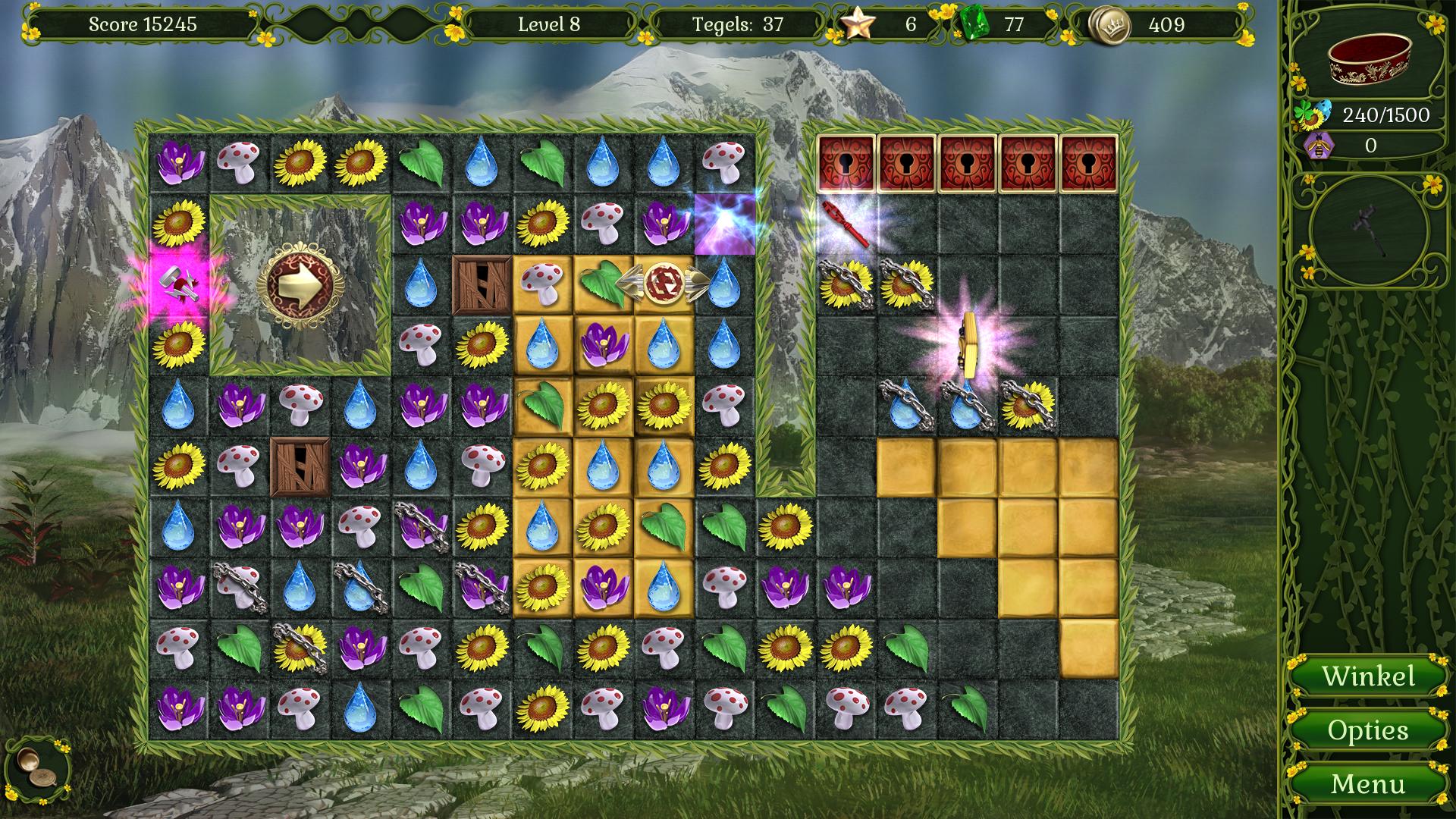Screen dimensions: 1456x819
Task: Open the game Menu
Action: click(1368, 784)
